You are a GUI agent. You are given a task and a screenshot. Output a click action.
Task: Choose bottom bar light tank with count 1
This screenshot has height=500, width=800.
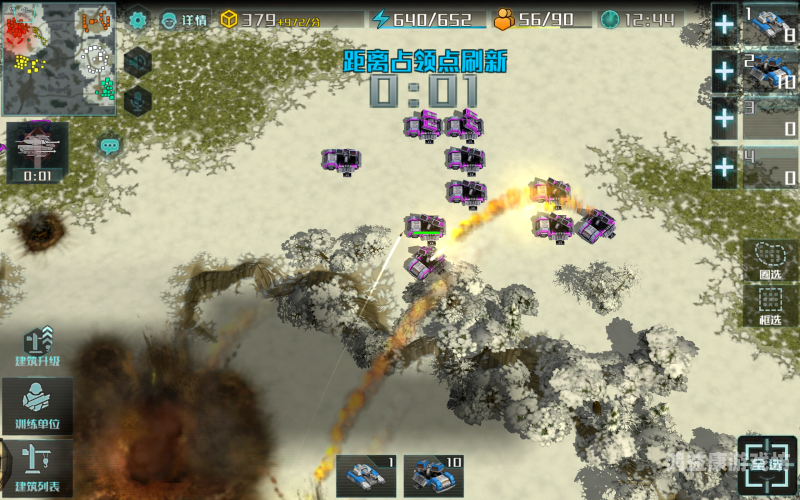tap(366, 476)
